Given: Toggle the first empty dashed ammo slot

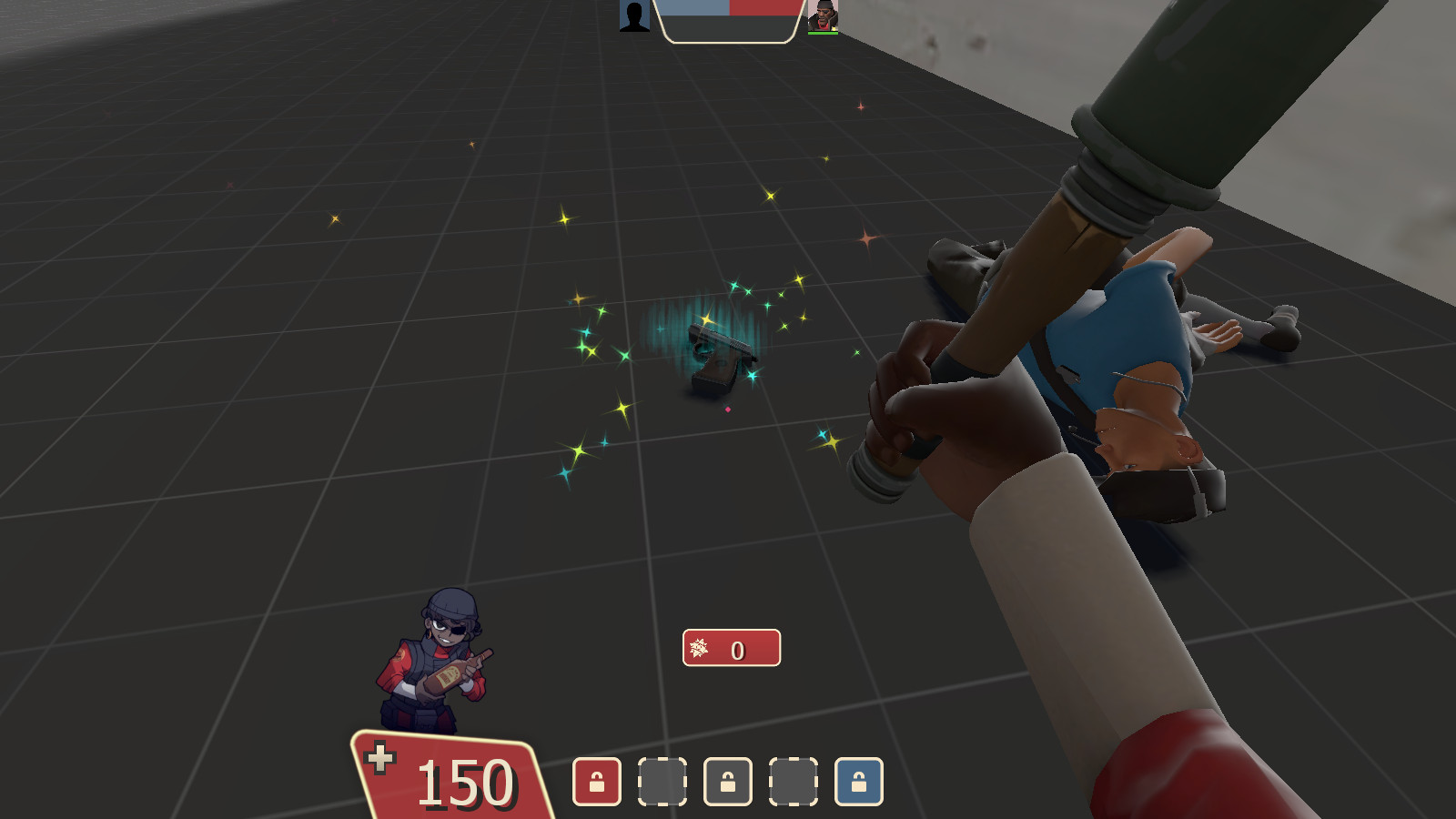Looking at the screenshot, I should click(662, 783).
